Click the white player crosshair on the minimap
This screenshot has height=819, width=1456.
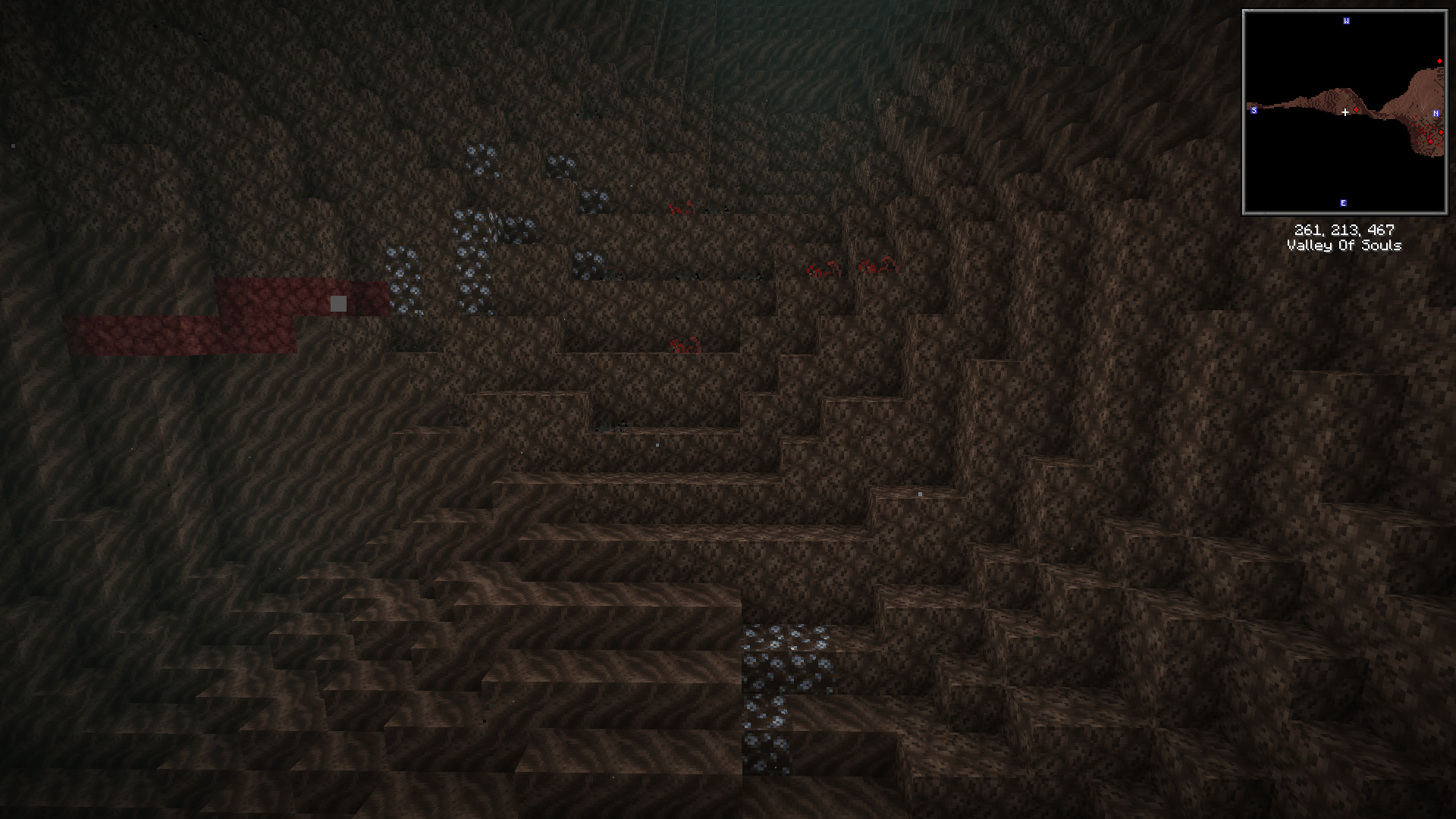tap(1345, 111)
